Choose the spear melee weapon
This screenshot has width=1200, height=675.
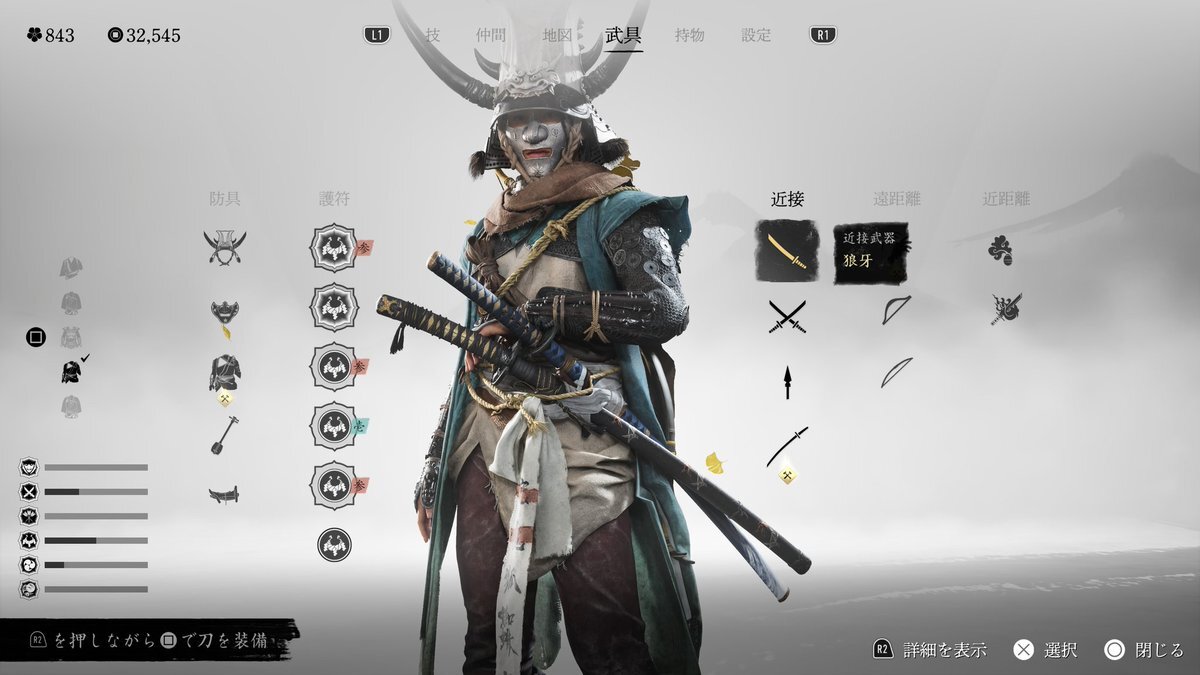(787, 382)
